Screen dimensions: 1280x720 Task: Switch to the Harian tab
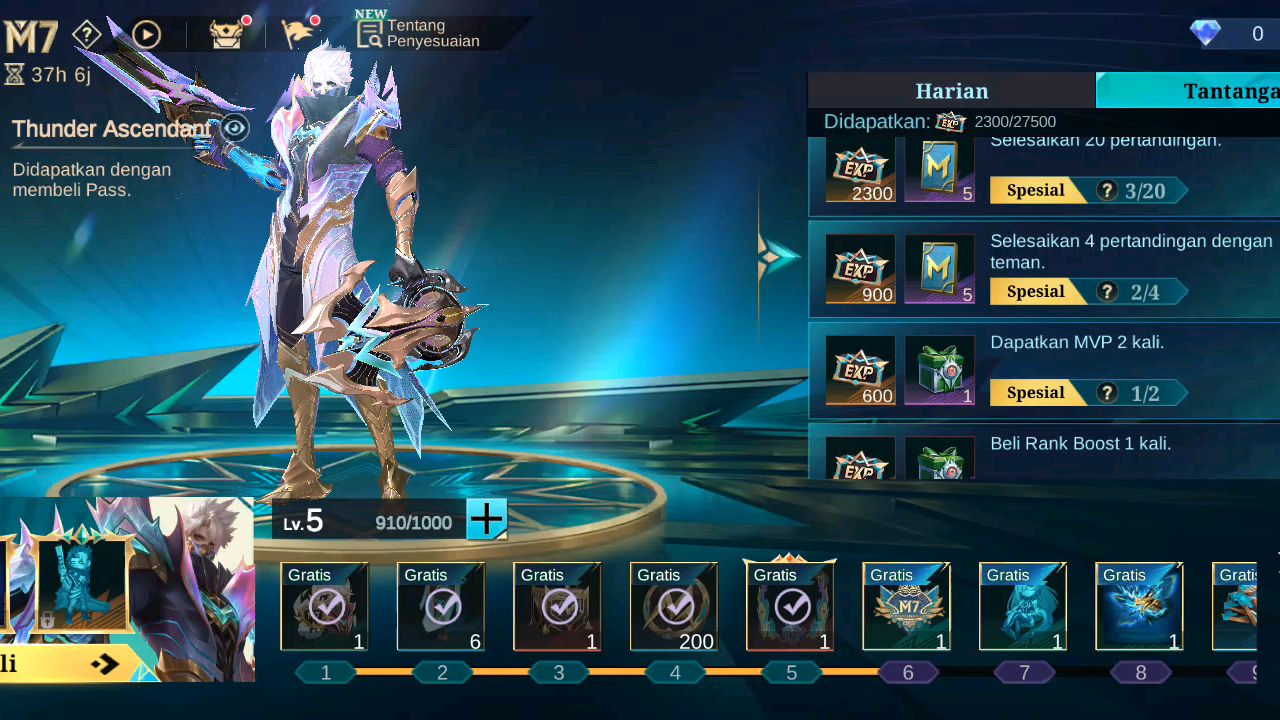coord(951,91)
